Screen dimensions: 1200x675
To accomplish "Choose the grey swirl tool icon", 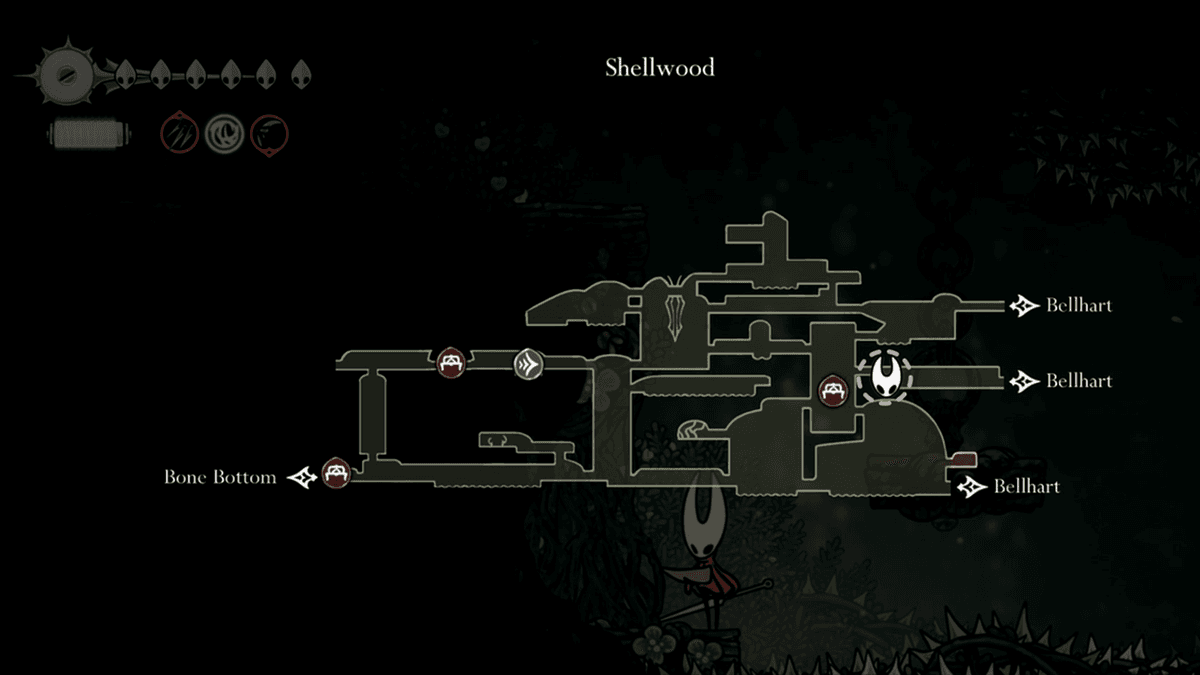I will 224,133.
